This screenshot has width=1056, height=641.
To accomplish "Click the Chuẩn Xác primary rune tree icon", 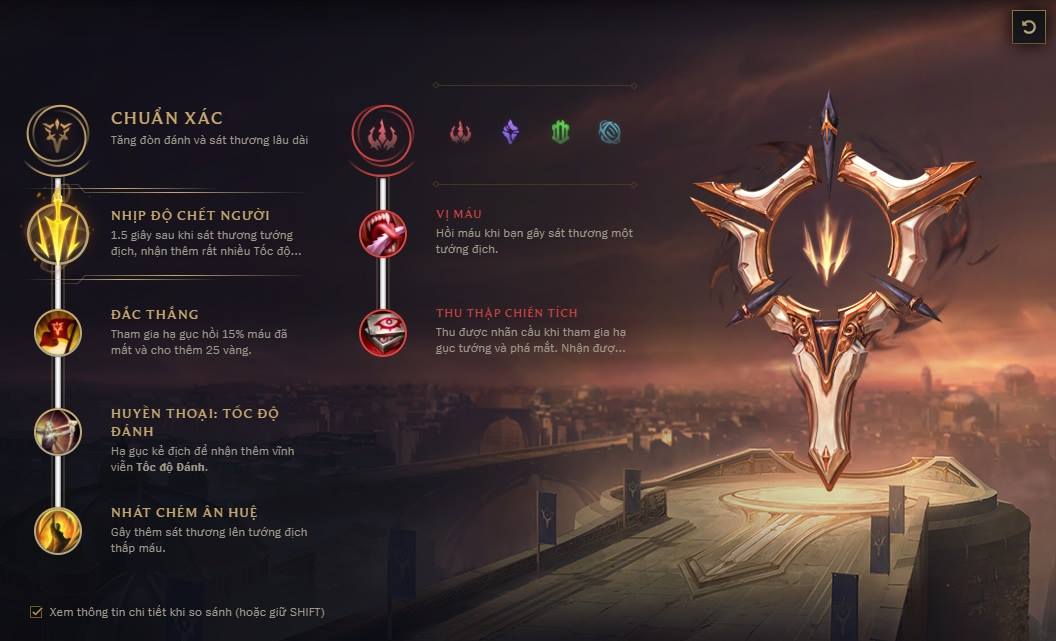I will click(58, 132).
